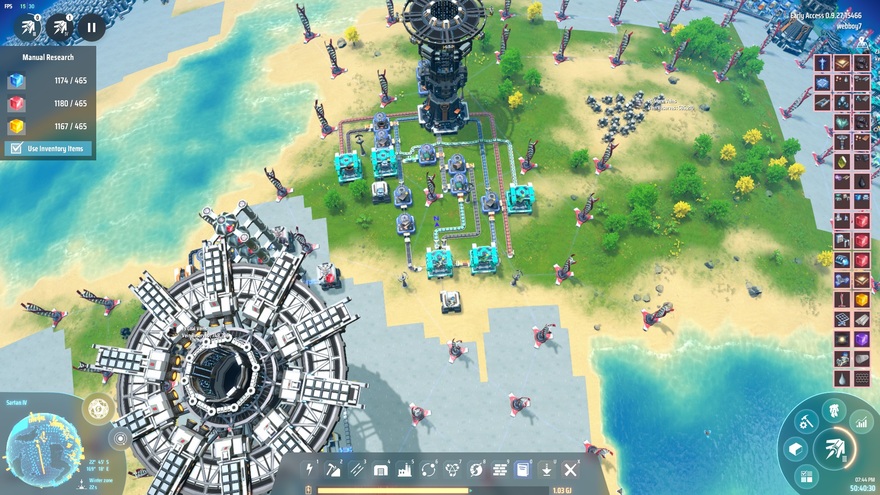
Task: Select the blue matrix cube slot
Action: tap(16, 81)
